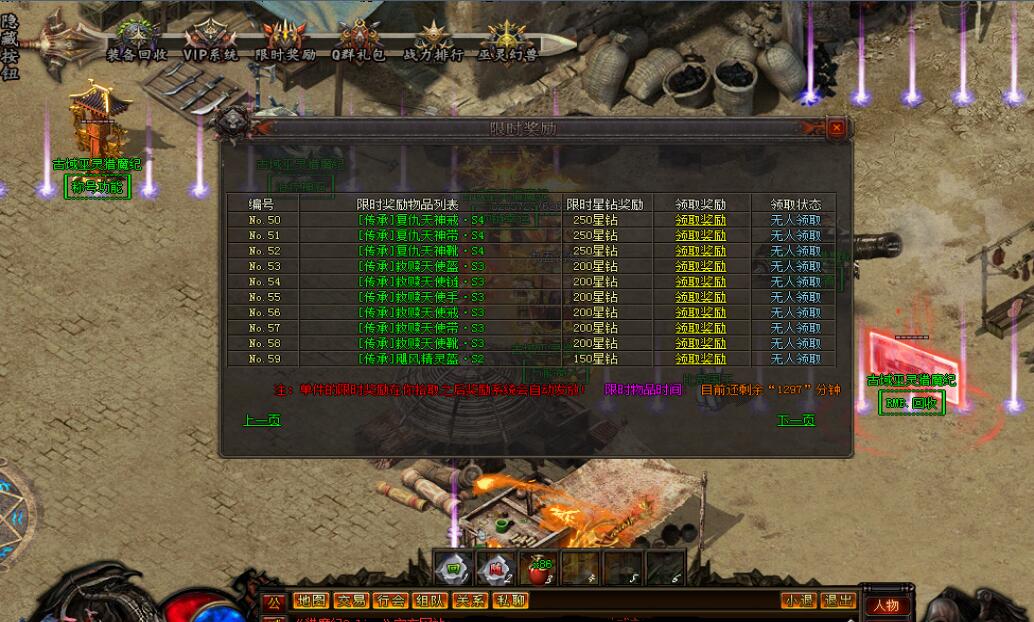Open the 行会 guild button

(390, 601)
